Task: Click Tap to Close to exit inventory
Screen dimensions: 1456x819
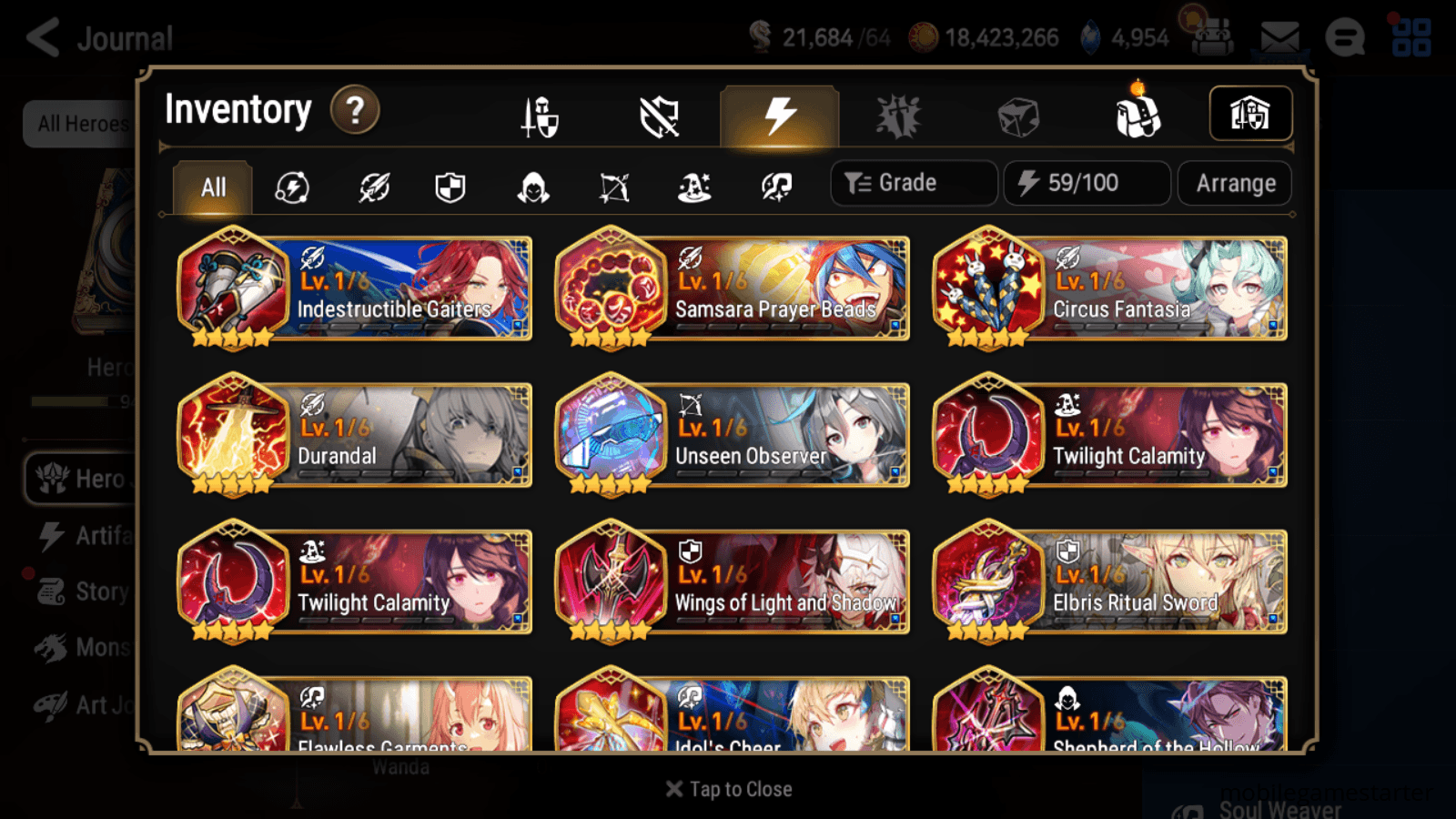Action: point(727,788)
